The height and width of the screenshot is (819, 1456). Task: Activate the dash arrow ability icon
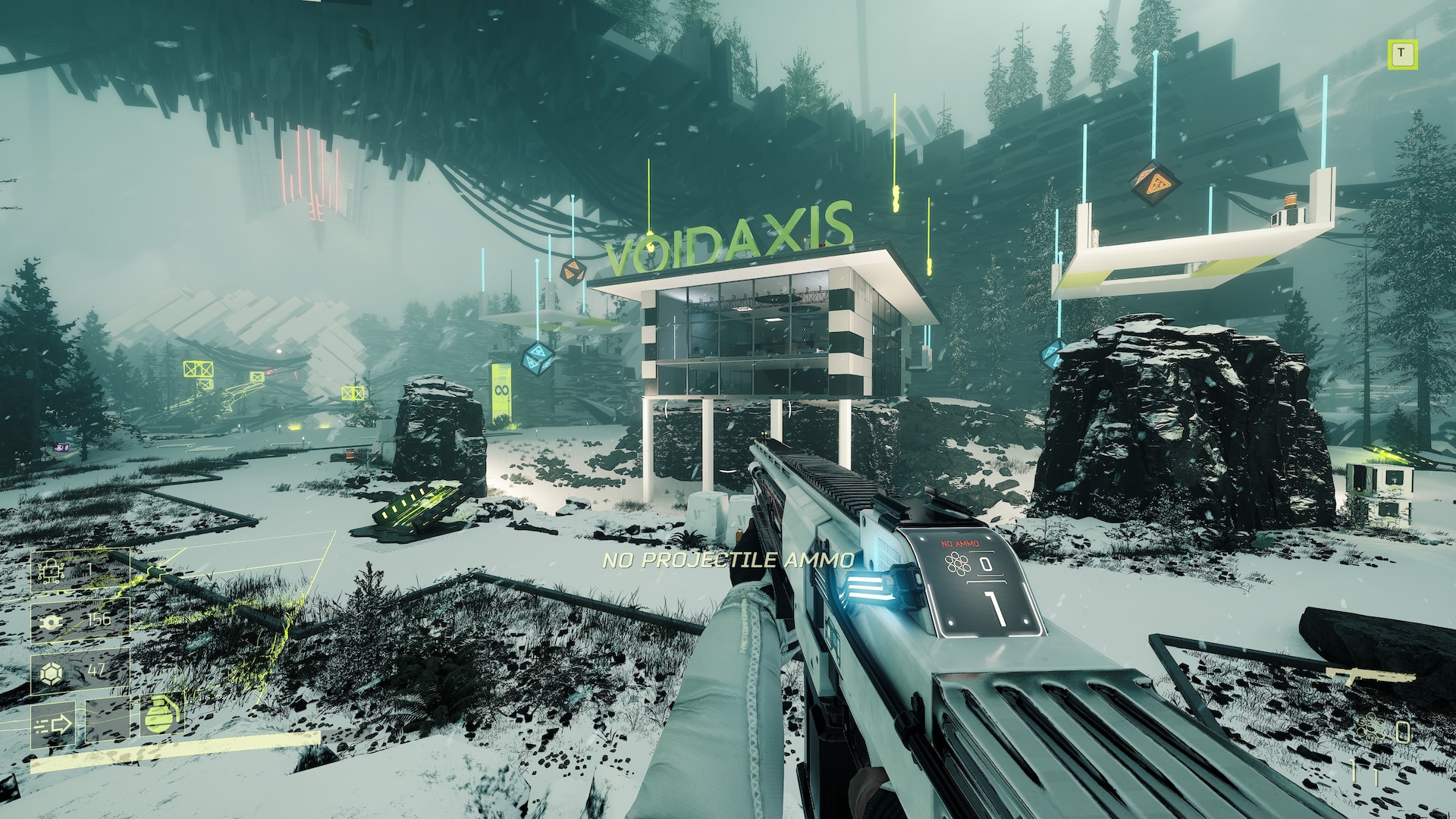(53, 724)
